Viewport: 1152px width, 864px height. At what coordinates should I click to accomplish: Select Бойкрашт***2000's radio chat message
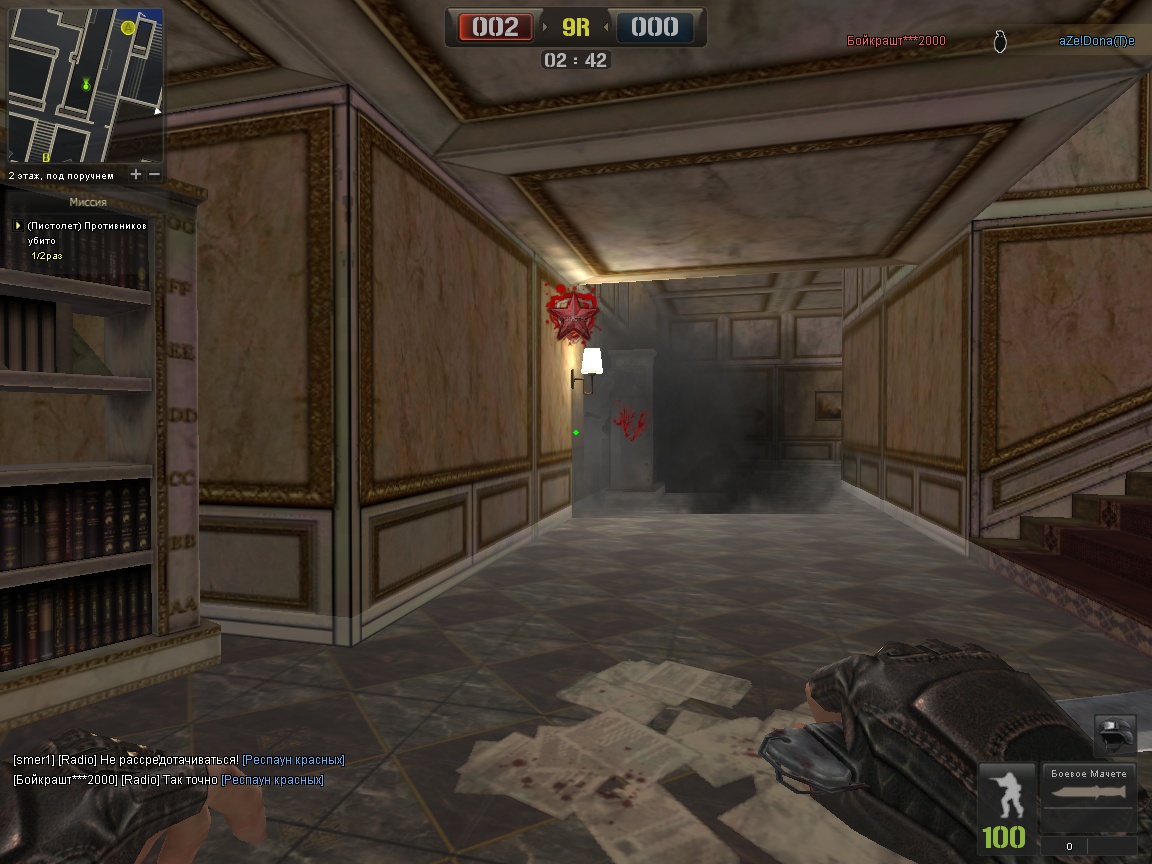(168, 780)
